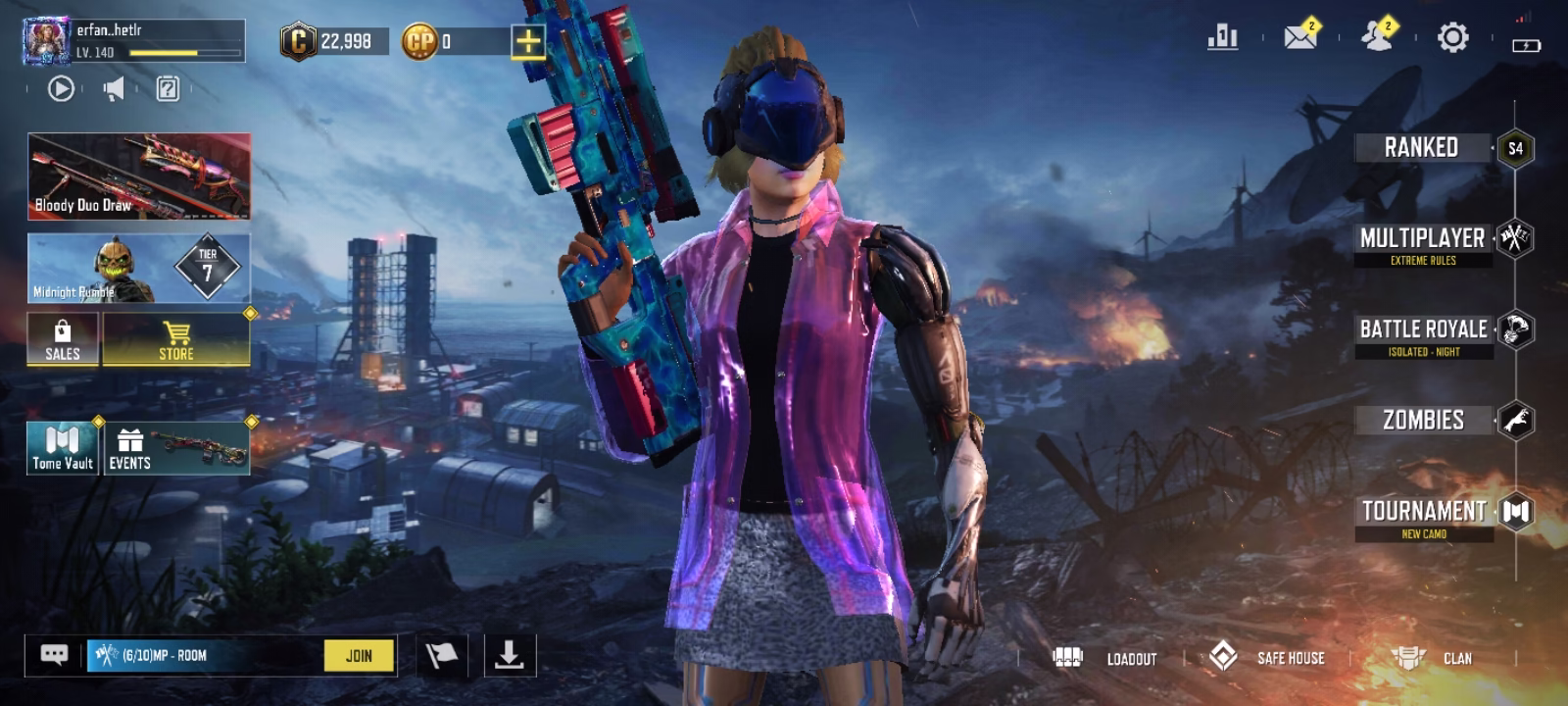This screenshot has height=706, width=1568.
Task: Open the Loadout screen
Action: [x=1105, y=658]
